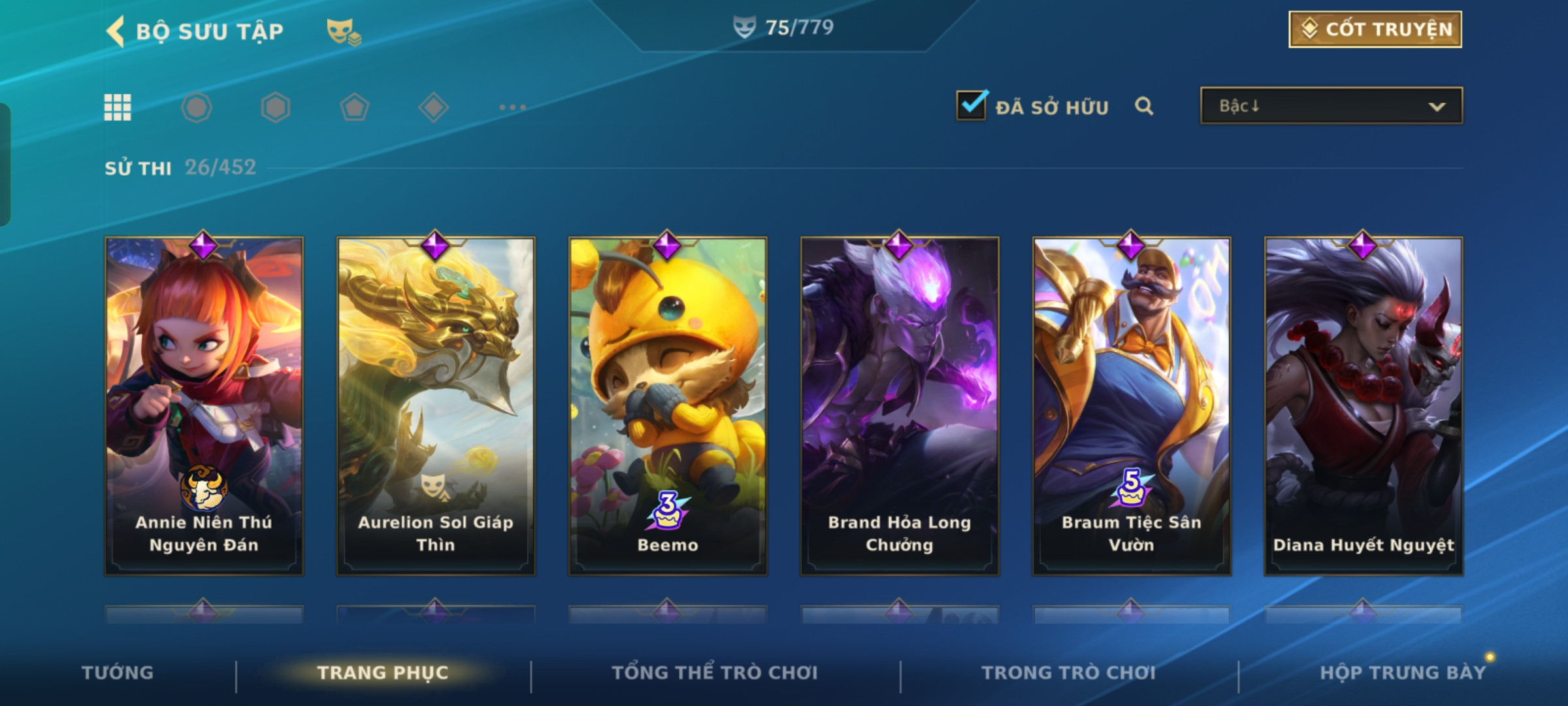Image resolution: width=1568 pixels, height=706 pixels.
Task: Choose the diamond rarity filter
Action: pos(433,107)
